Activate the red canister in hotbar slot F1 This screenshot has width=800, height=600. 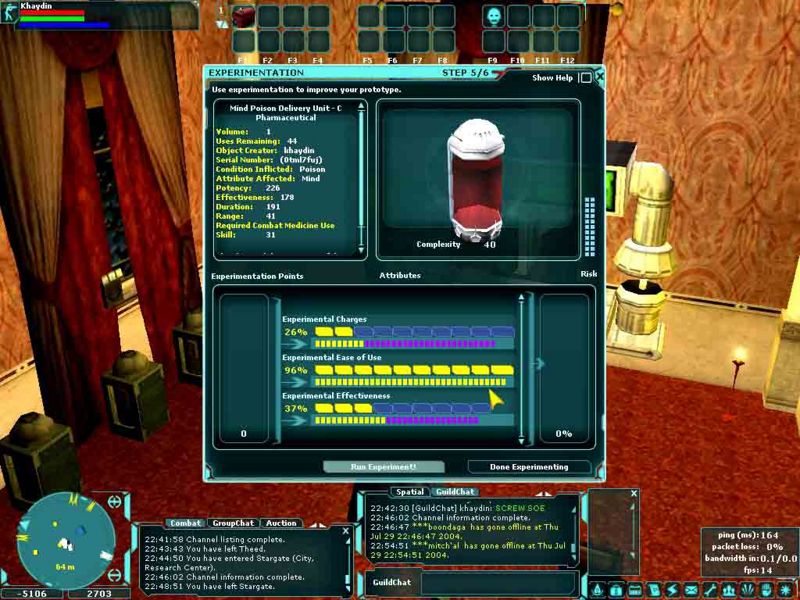[244, 17]
